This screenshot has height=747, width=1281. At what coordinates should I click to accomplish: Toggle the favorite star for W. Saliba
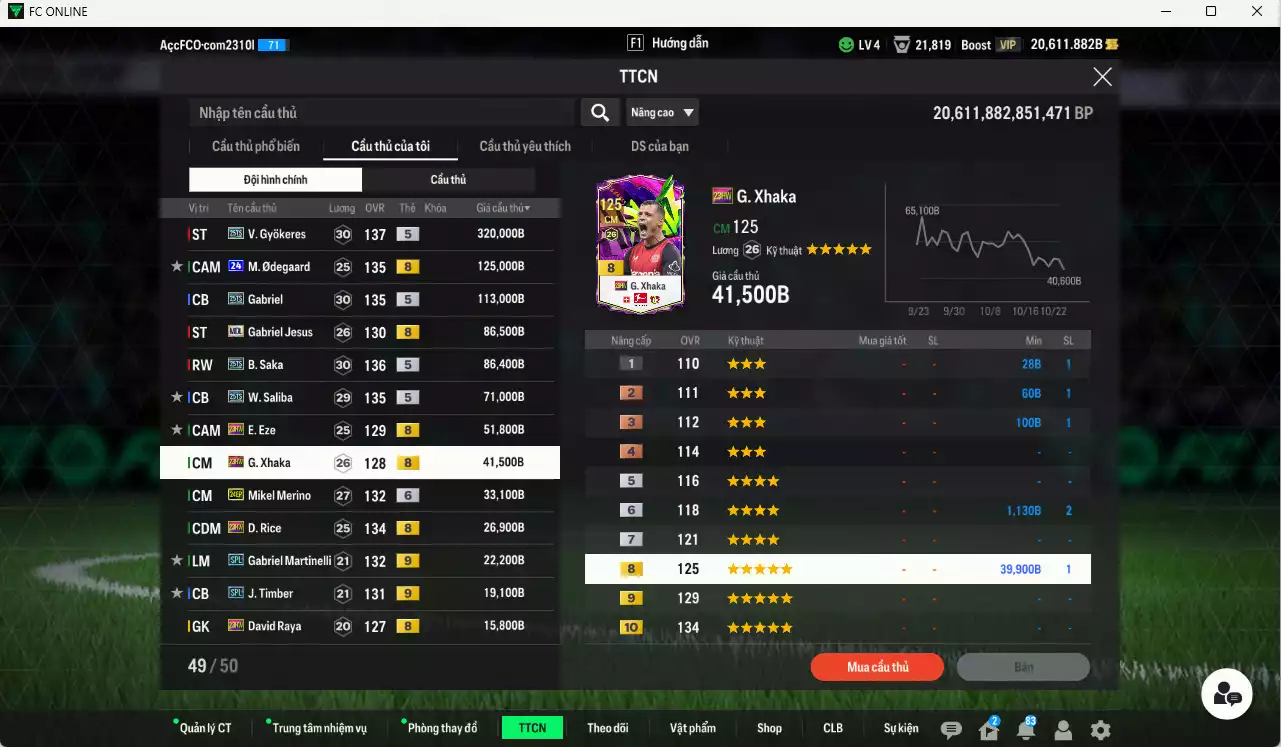[177, 397]
